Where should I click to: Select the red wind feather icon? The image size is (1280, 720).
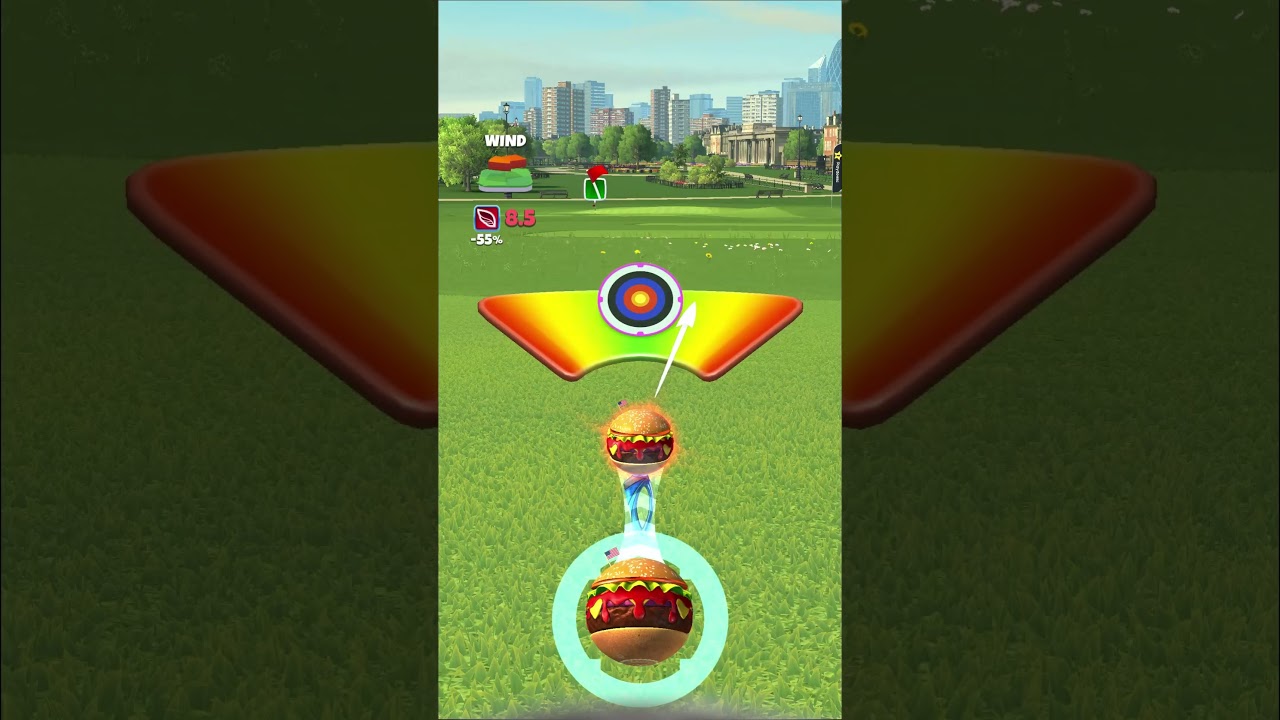485,219
